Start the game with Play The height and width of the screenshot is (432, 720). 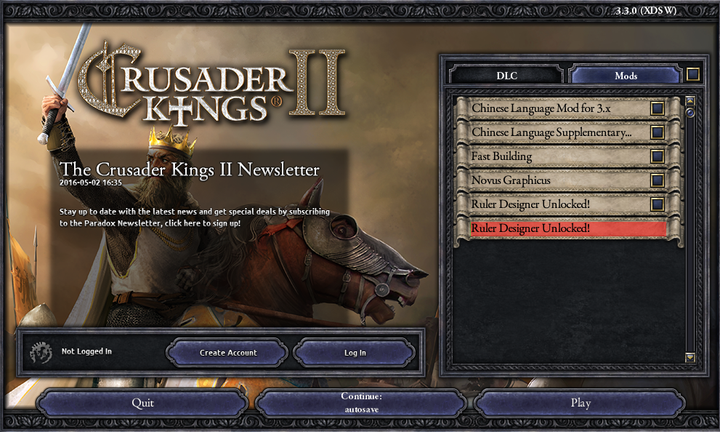[x=580, y=403]
